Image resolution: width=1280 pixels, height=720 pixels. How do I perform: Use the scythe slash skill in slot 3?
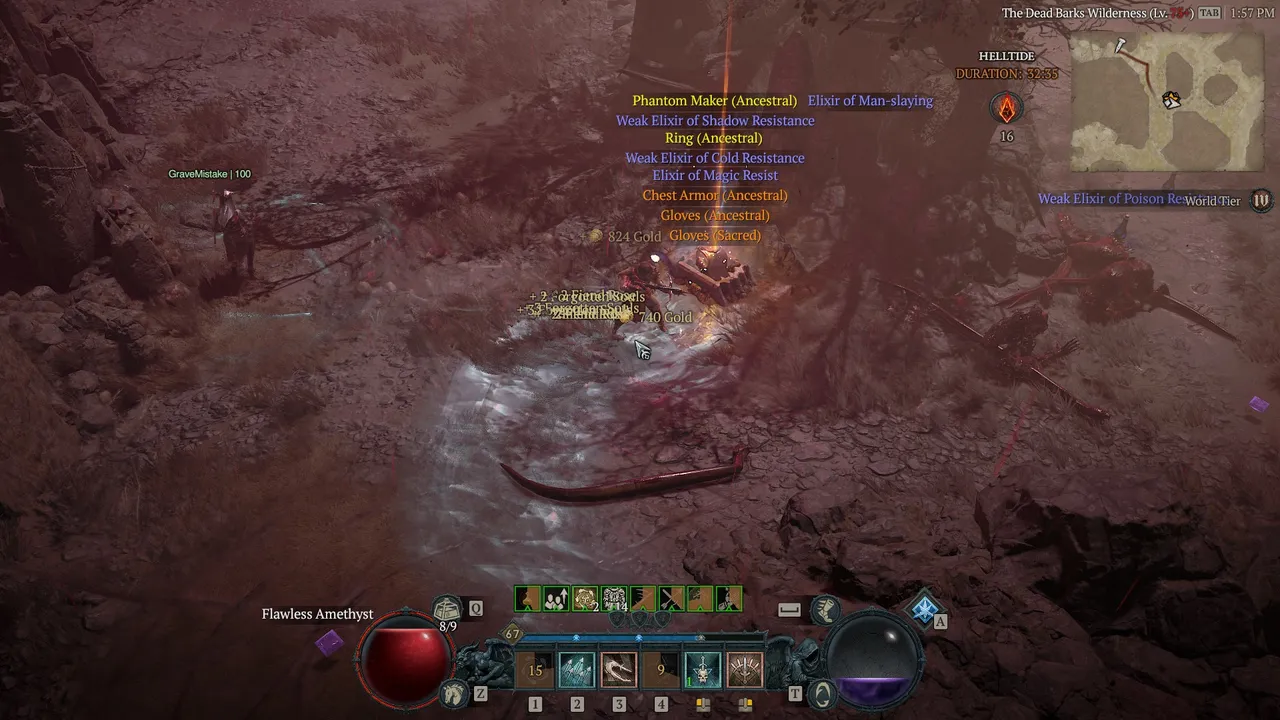(619, 671)
